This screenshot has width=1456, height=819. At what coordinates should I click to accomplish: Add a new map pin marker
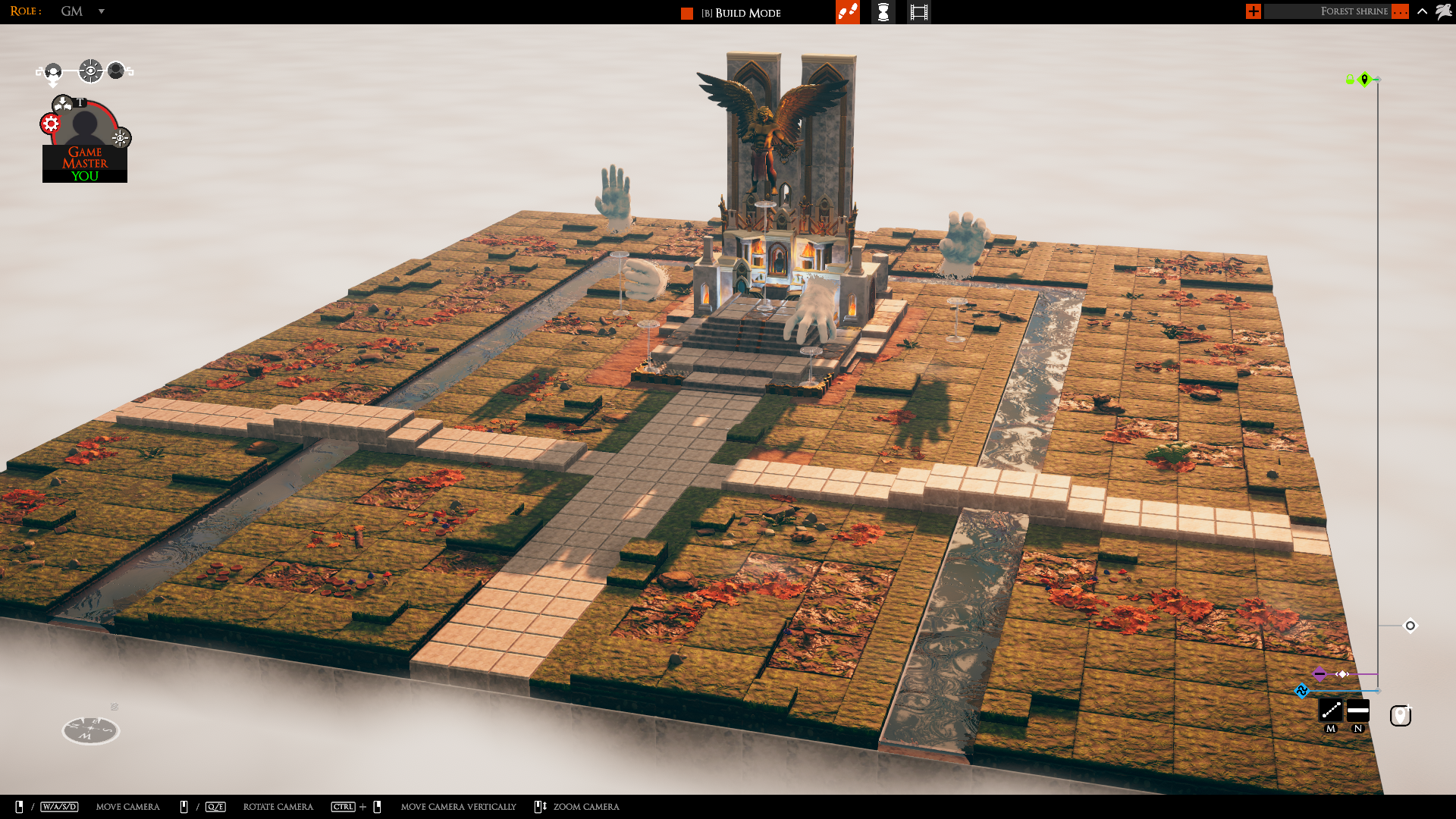1400,716
